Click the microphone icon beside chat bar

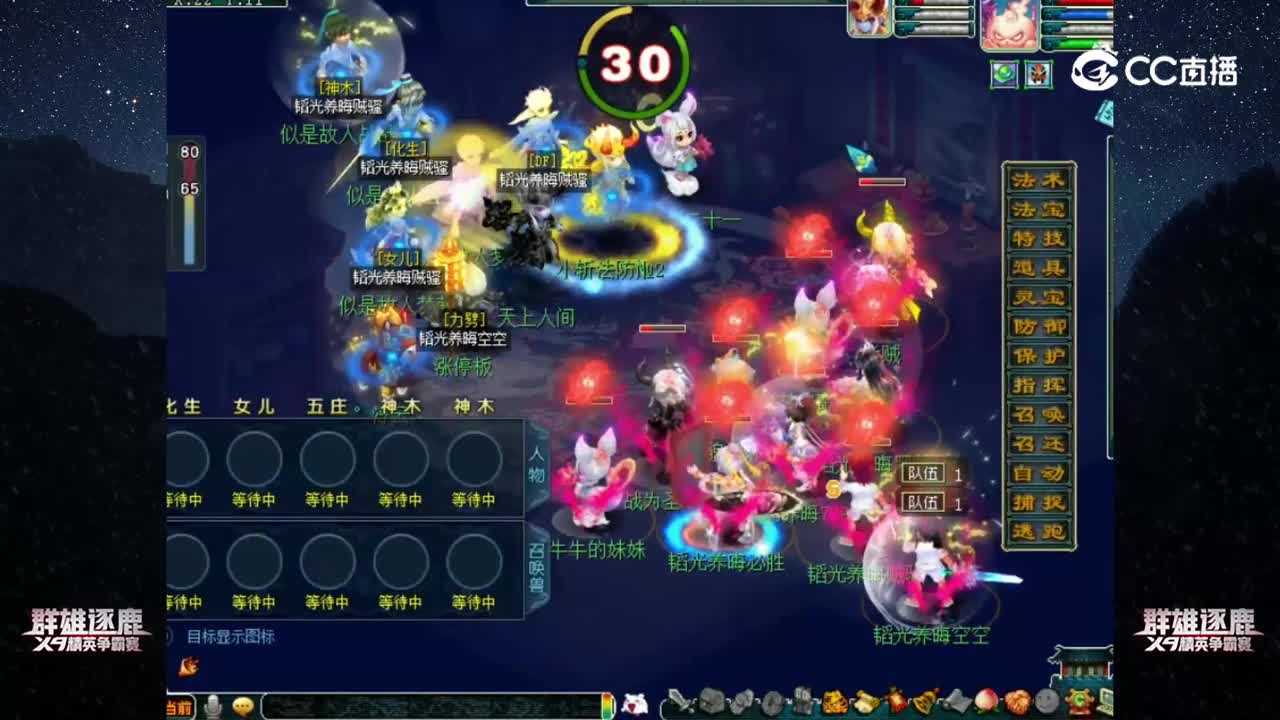click(214, 706)
